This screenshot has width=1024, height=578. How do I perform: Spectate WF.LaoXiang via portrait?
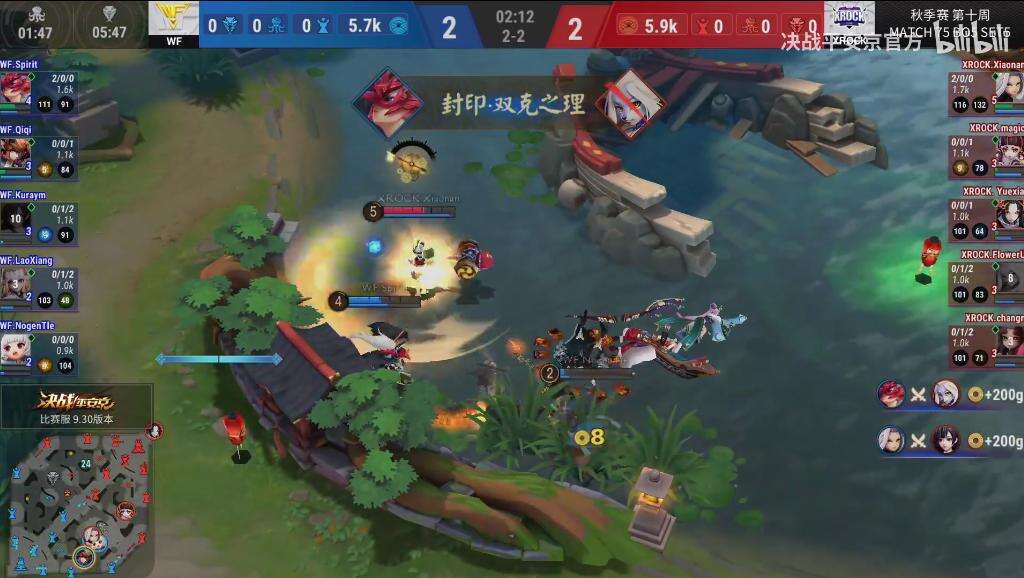click(15, 283)
